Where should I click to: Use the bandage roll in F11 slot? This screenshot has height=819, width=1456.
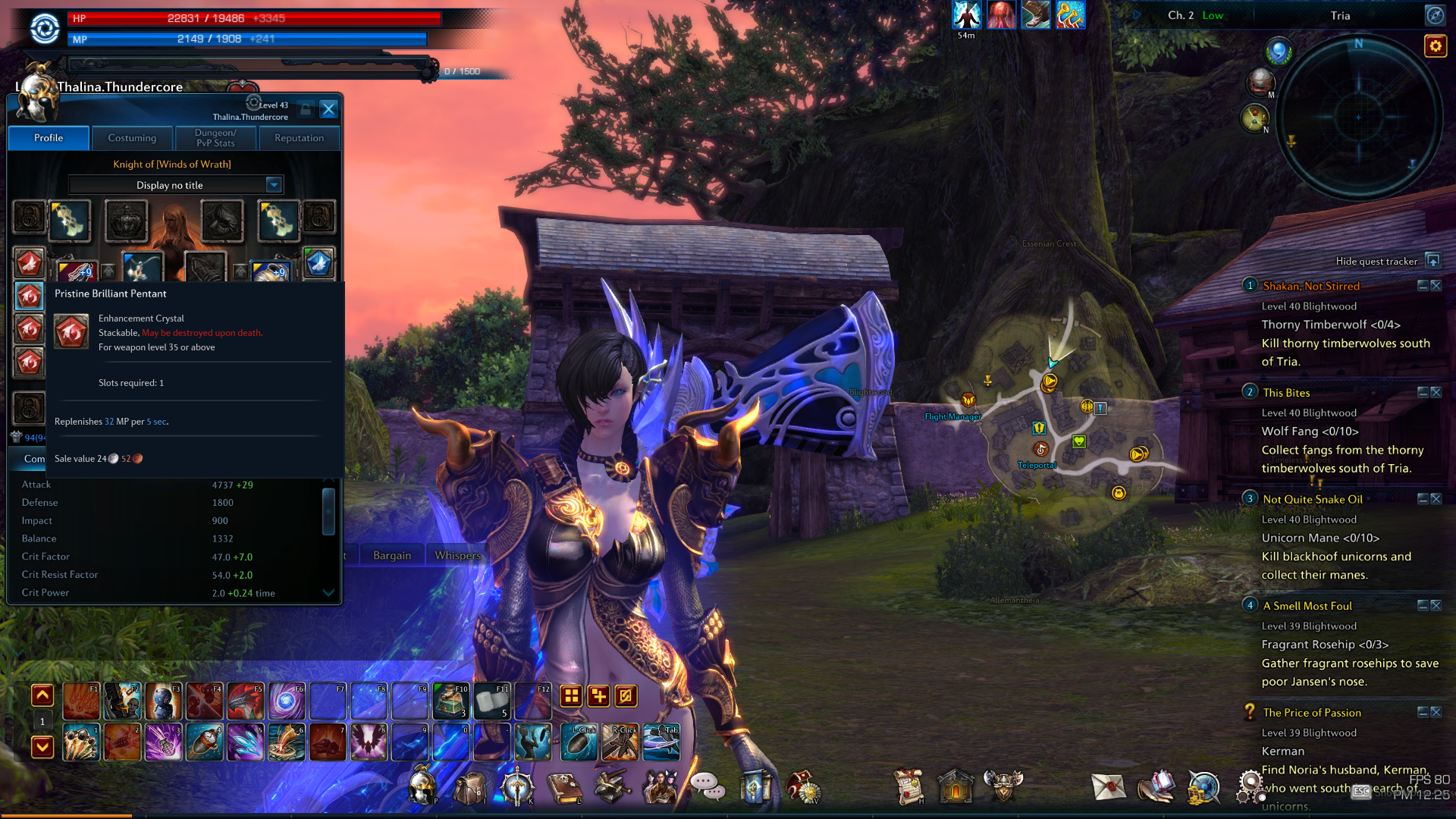[x=492, y=701]
